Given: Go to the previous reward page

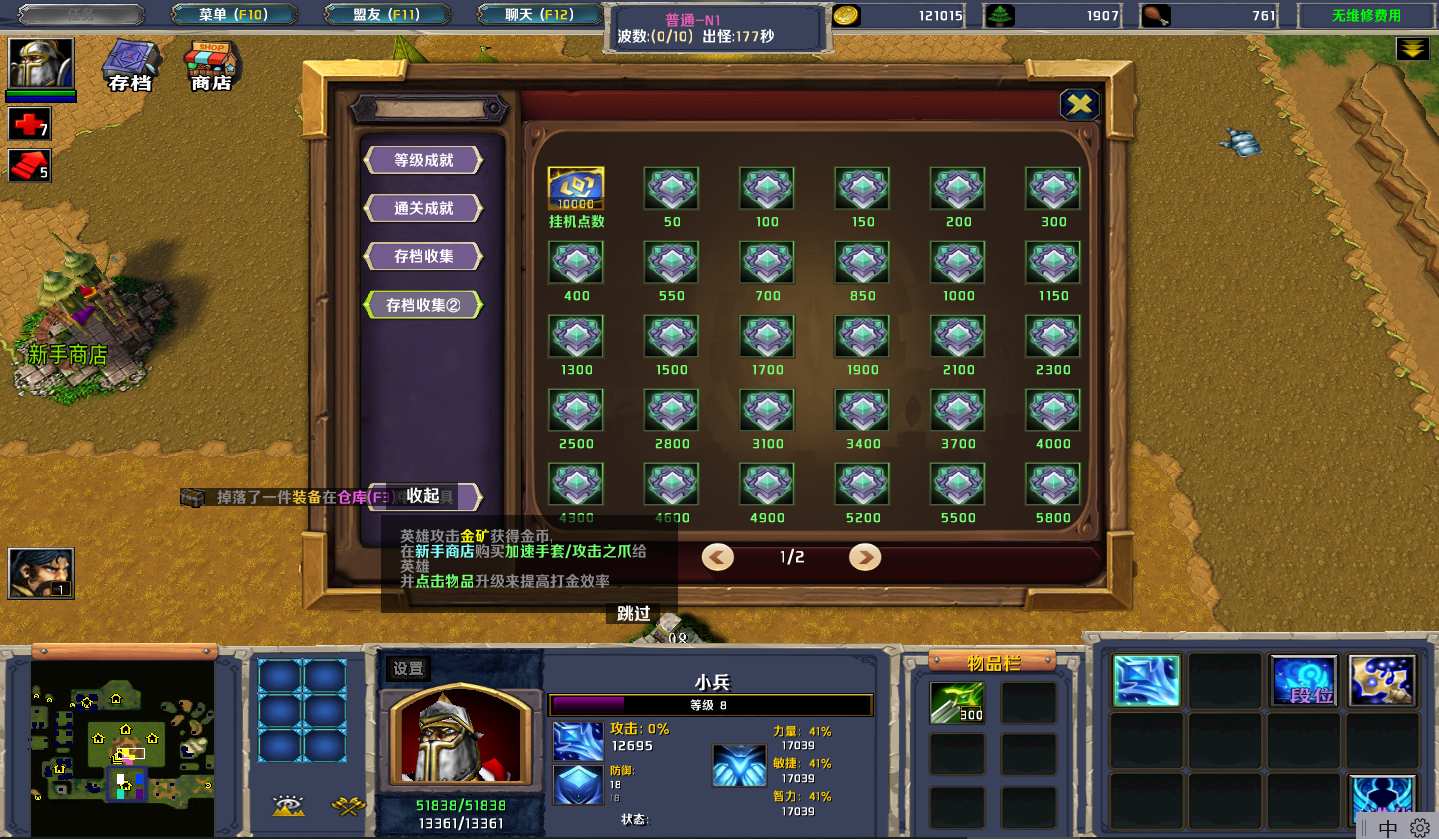Looking at the screenshot, I should [717, 557].
